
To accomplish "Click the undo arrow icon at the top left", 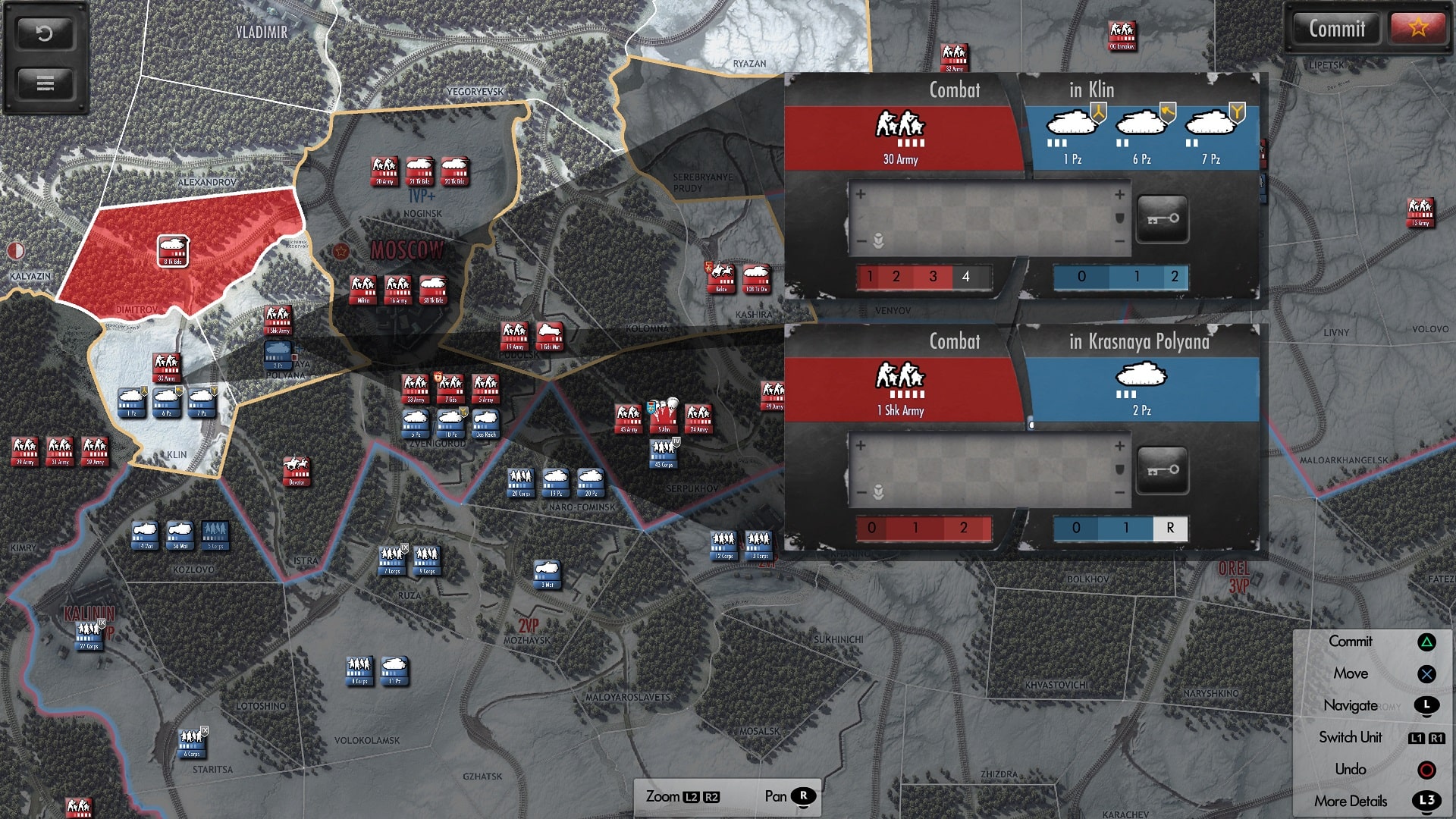I will [45, 33].
